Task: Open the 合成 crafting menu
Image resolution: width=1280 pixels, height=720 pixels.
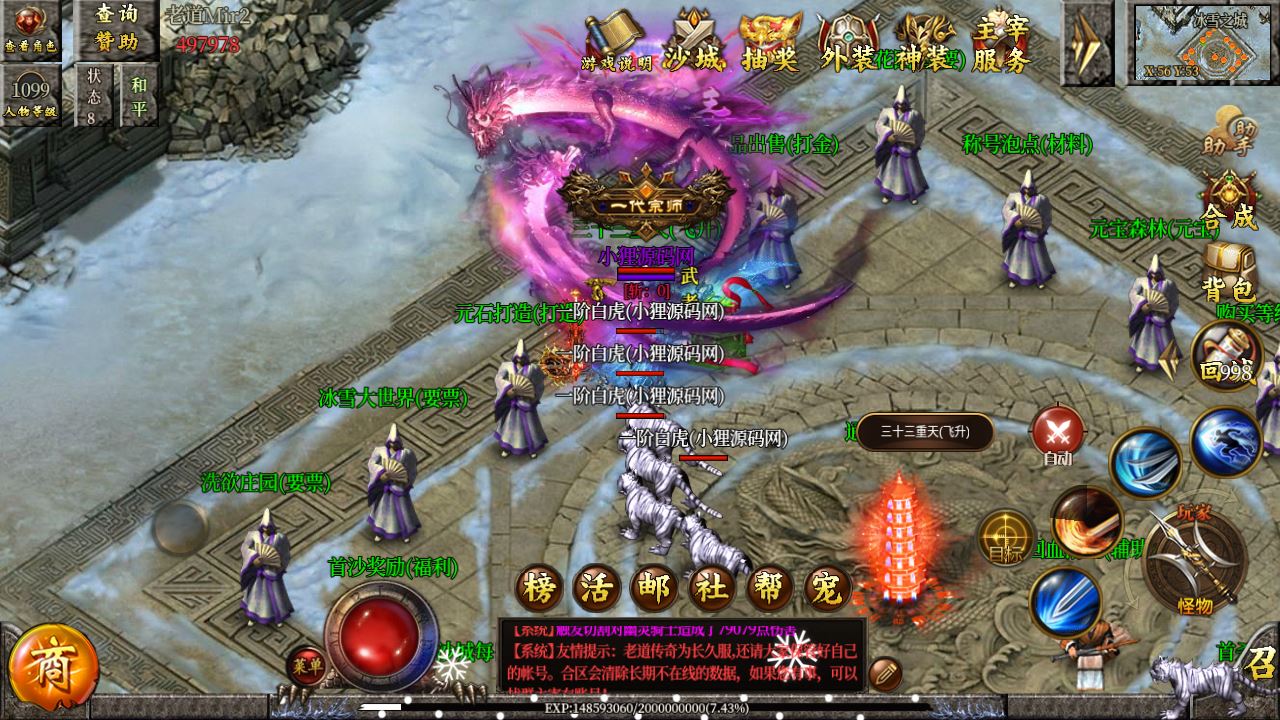Action: [x=1229, y=200]
